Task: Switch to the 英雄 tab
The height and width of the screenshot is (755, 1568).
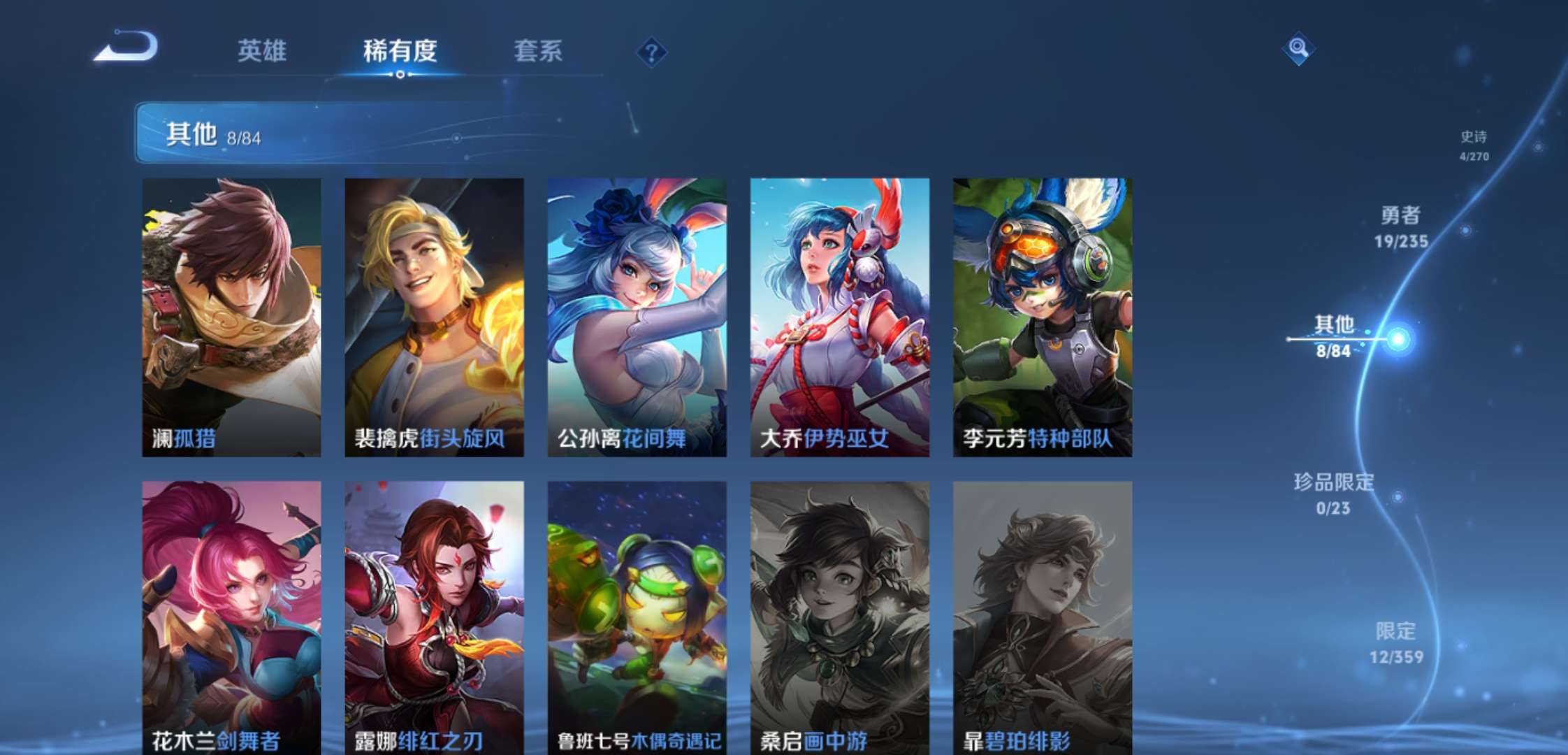Action: 261,52
